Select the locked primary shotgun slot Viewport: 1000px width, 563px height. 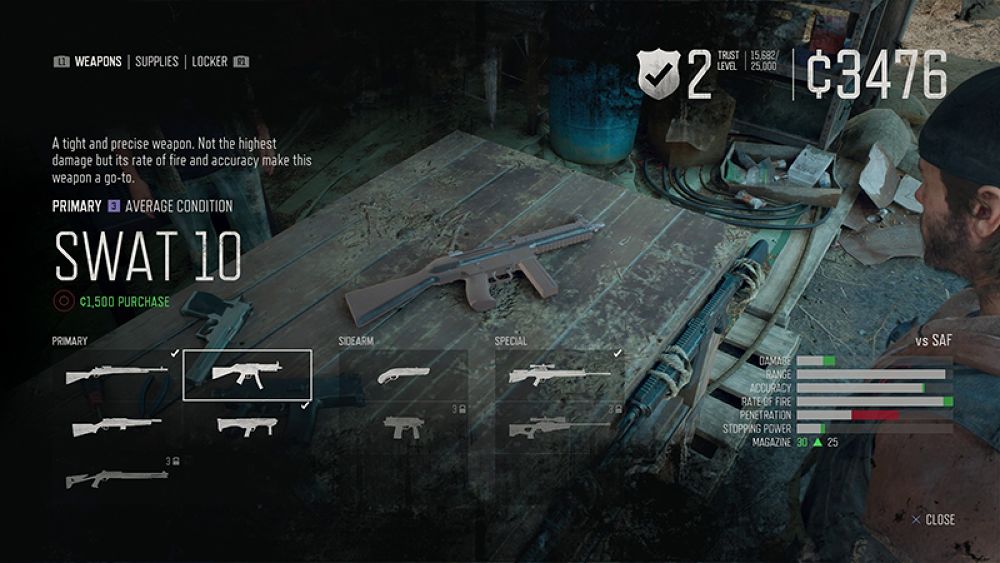pos(114,479)
